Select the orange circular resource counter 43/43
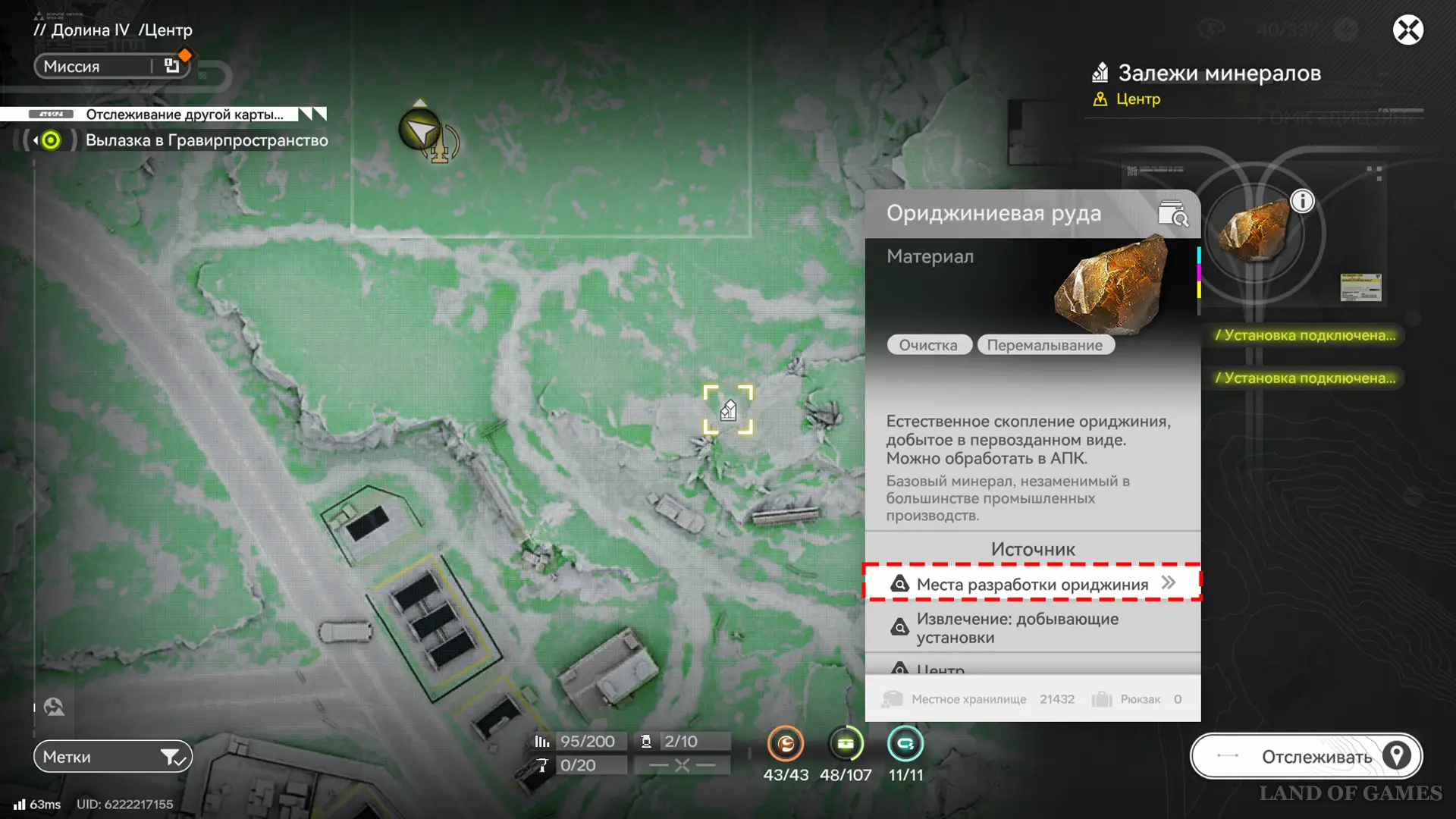 point(786,744)
